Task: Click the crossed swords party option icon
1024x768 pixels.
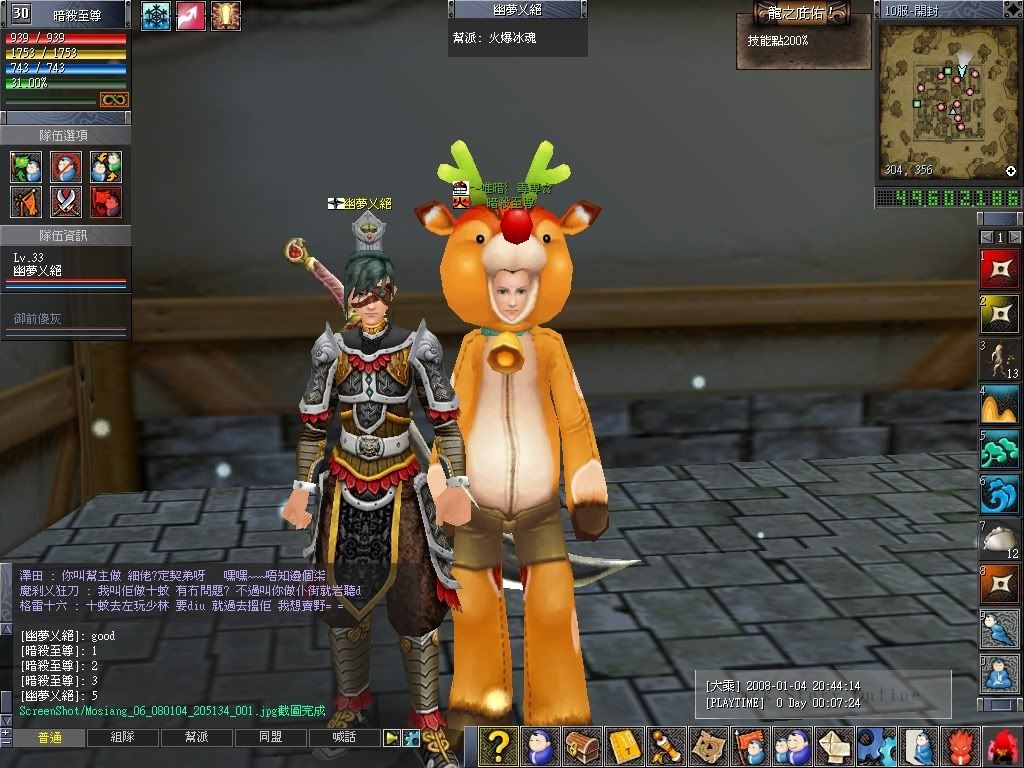Action: point(66,203)
